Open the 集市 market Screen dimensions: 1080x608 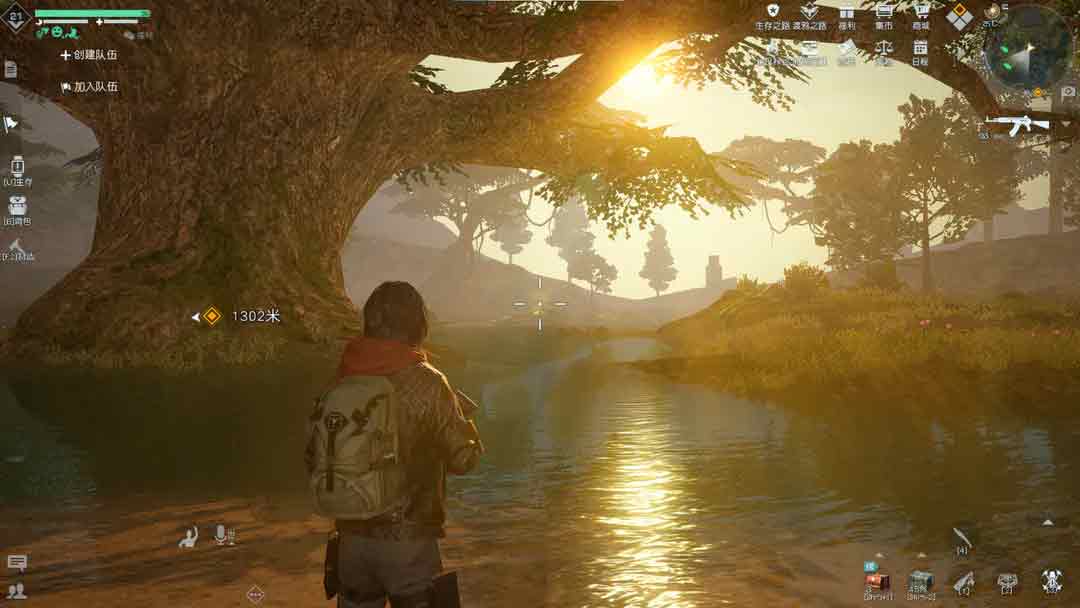point(883,15)
